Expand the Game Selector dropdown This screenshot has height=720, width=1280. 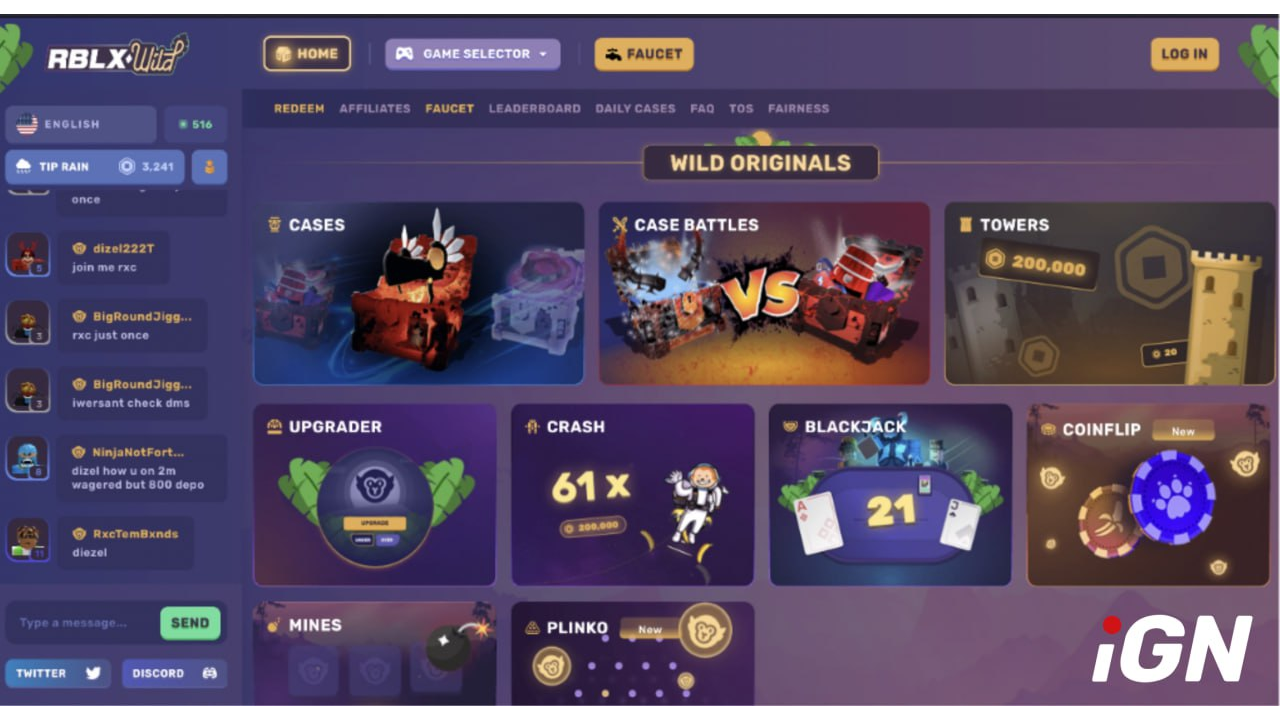tap(473, 54)
